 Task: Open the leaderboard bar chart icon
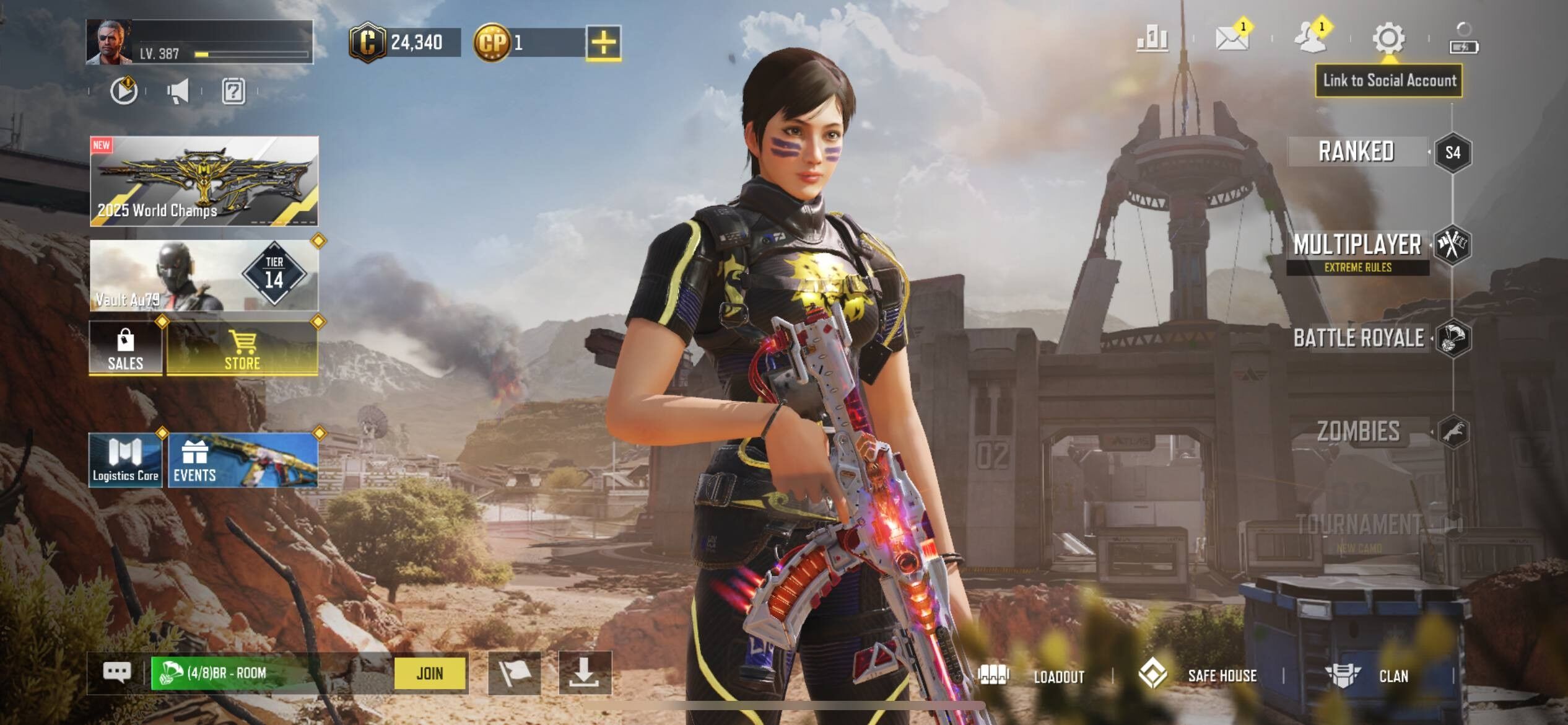(x=1152, y=38)
